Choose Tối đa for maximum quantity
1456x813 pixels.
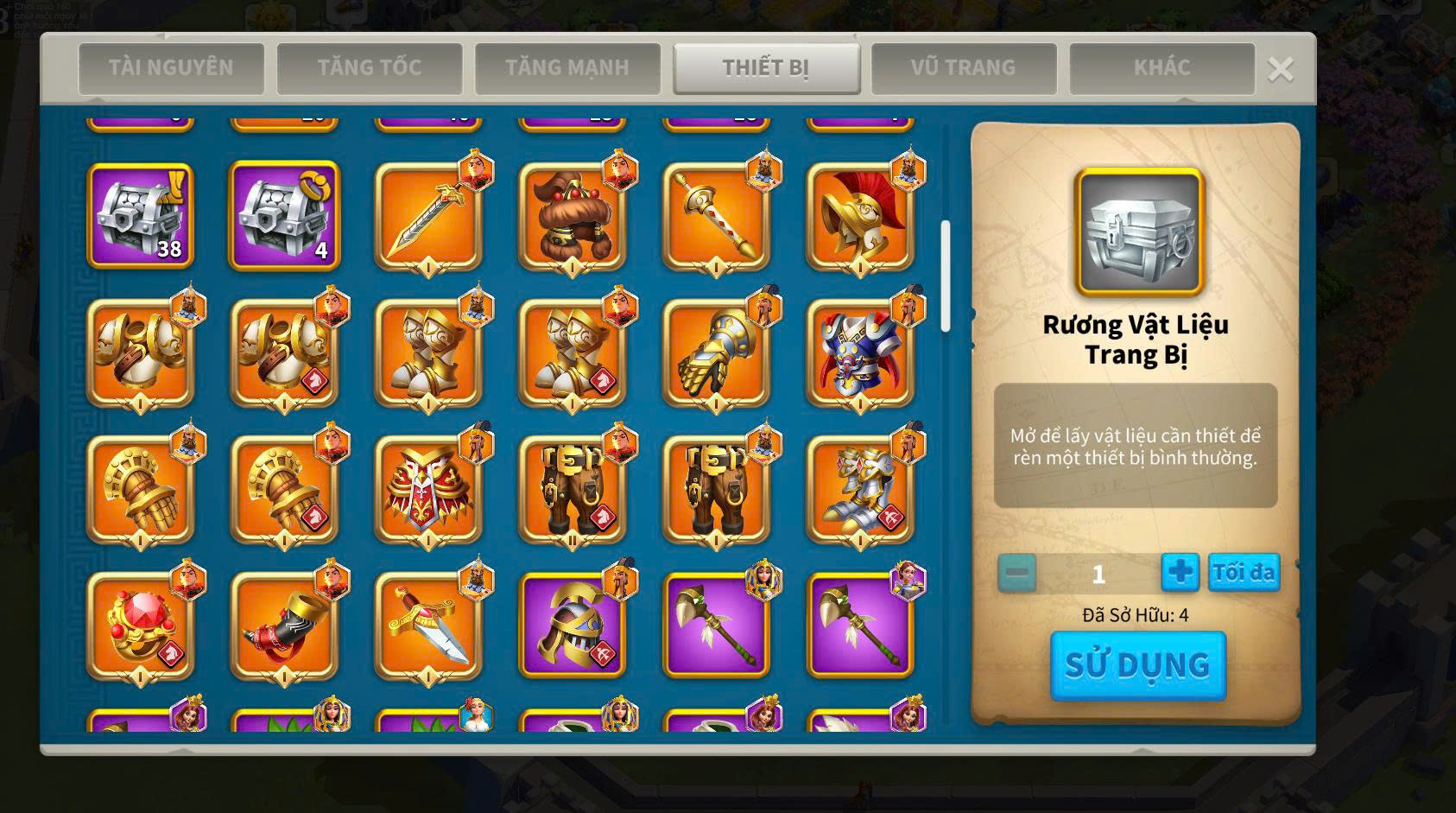tap(1244, 572)
